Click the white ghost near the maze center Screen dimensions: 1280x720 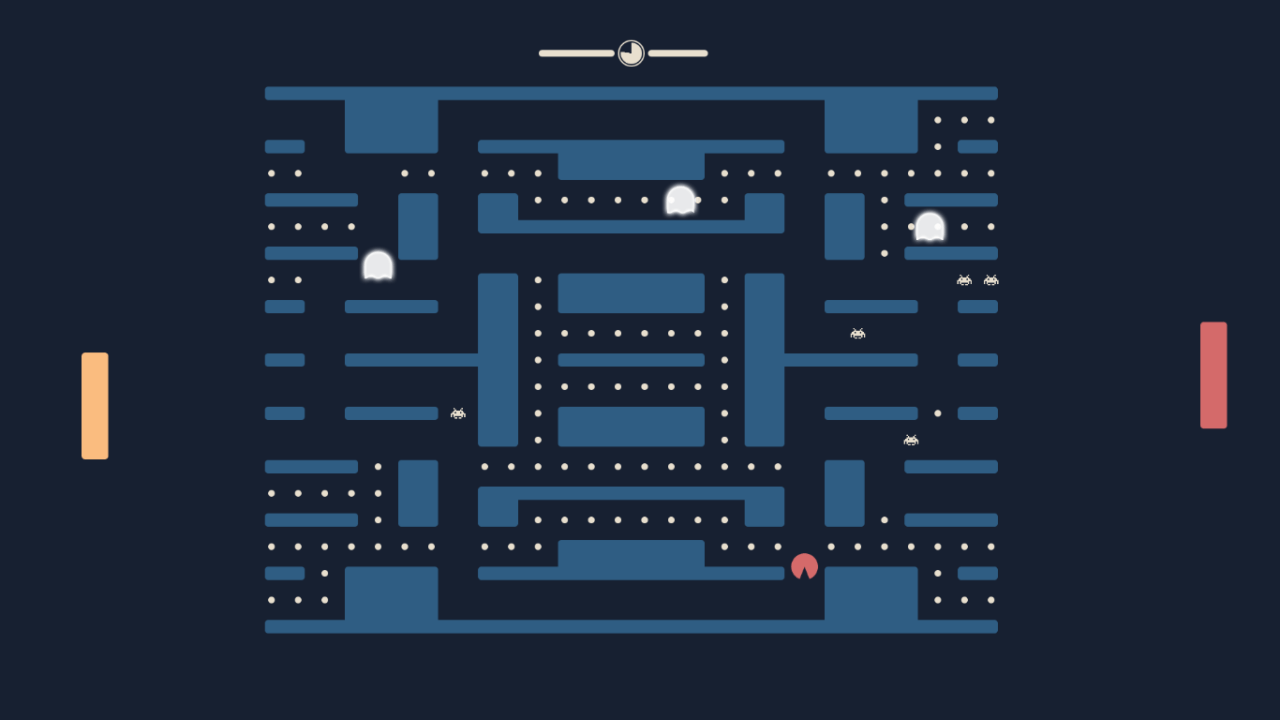point(680,199)
